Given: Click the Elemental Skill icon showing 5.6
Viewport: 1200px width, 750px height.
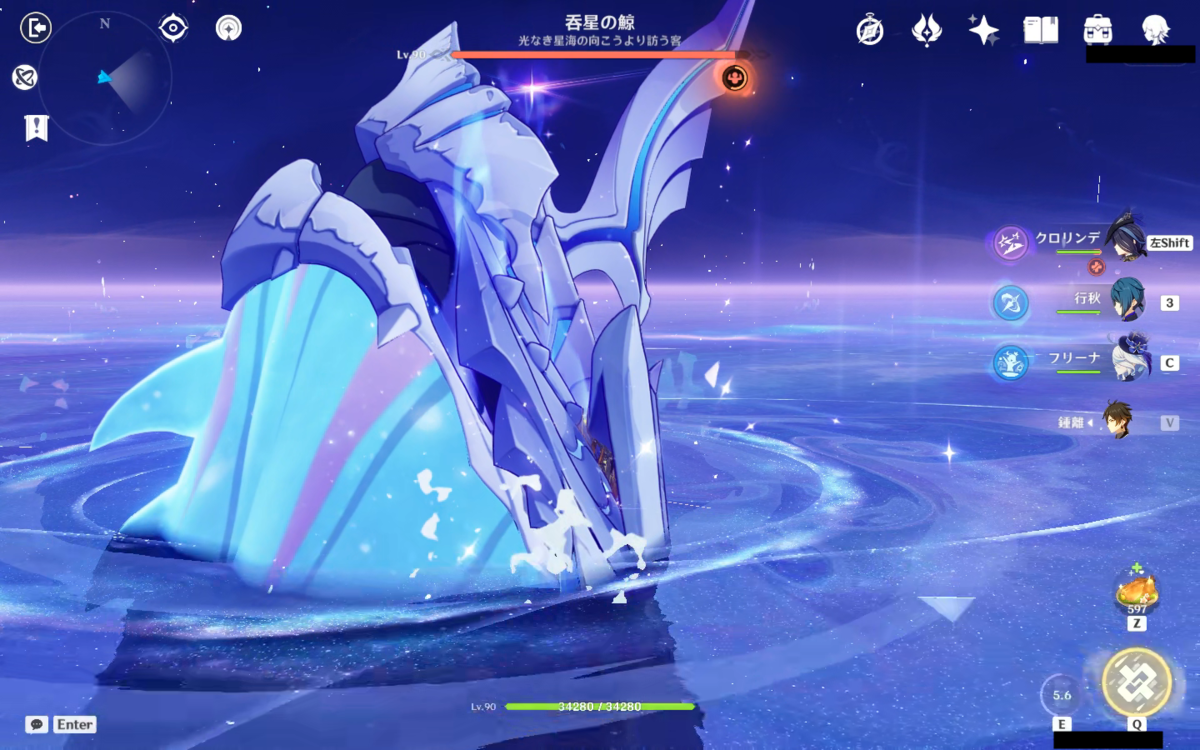Looking at the screenshot, I should [x=1062, y=695].
